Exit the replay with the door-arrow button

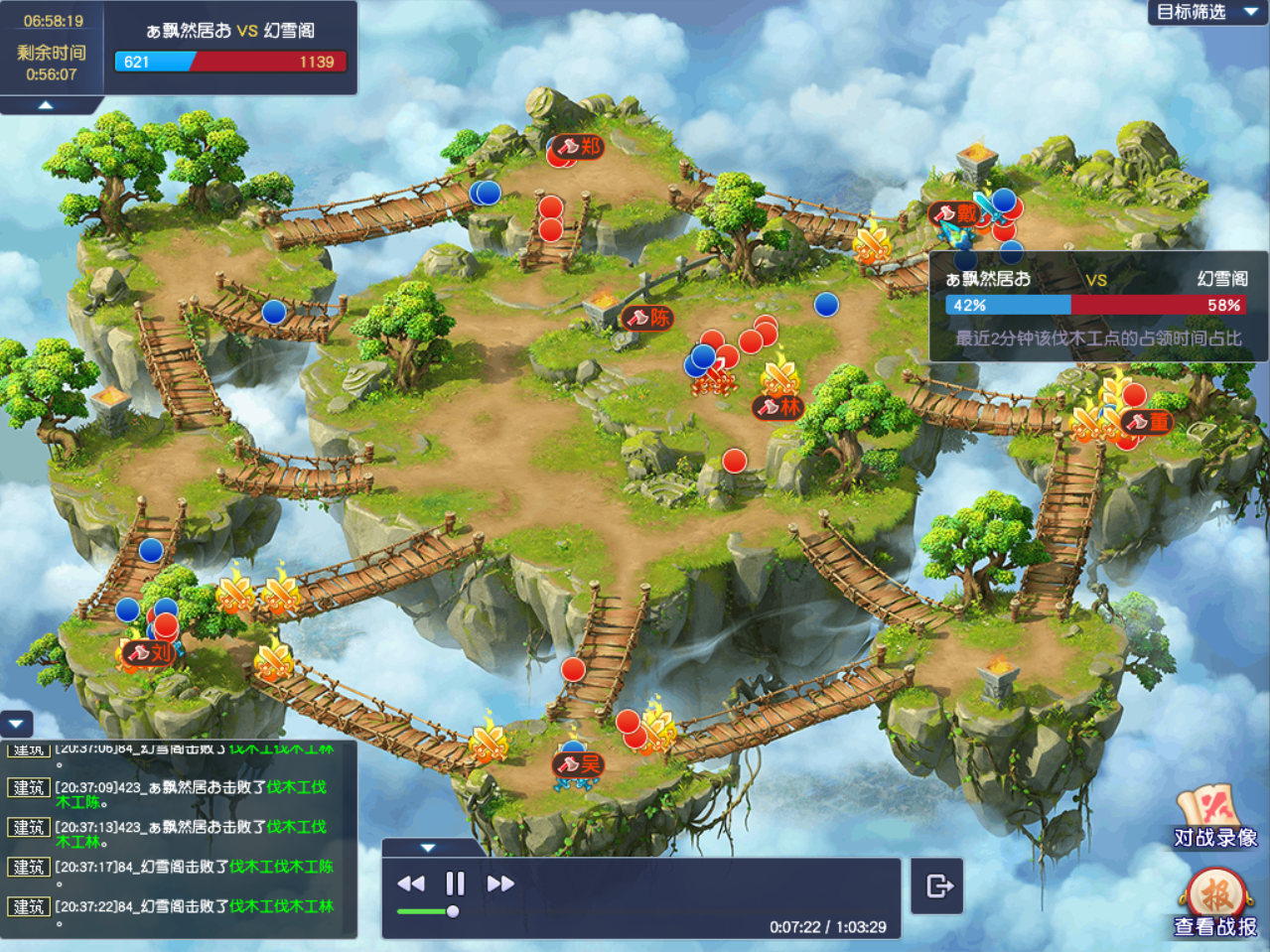pos(937,885)
